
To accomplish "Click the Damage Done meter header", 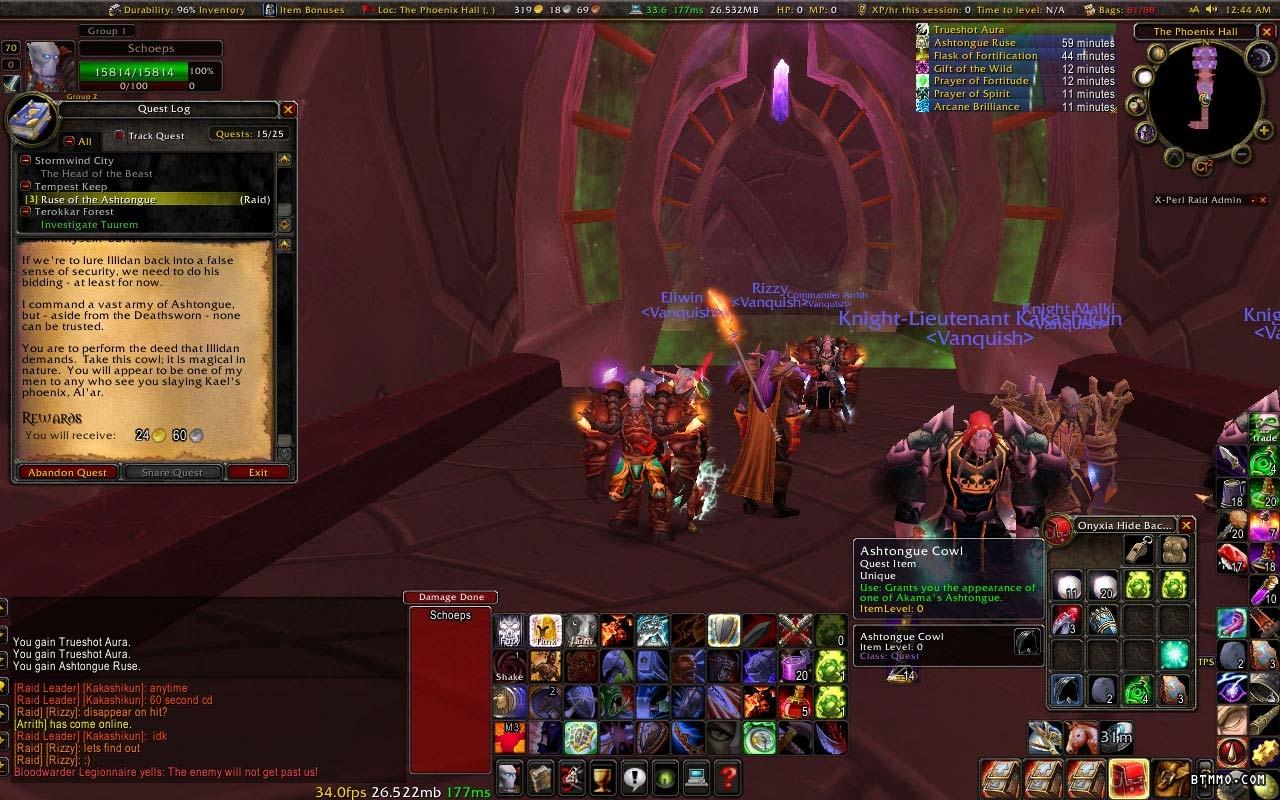I will [x=450, y=597].
